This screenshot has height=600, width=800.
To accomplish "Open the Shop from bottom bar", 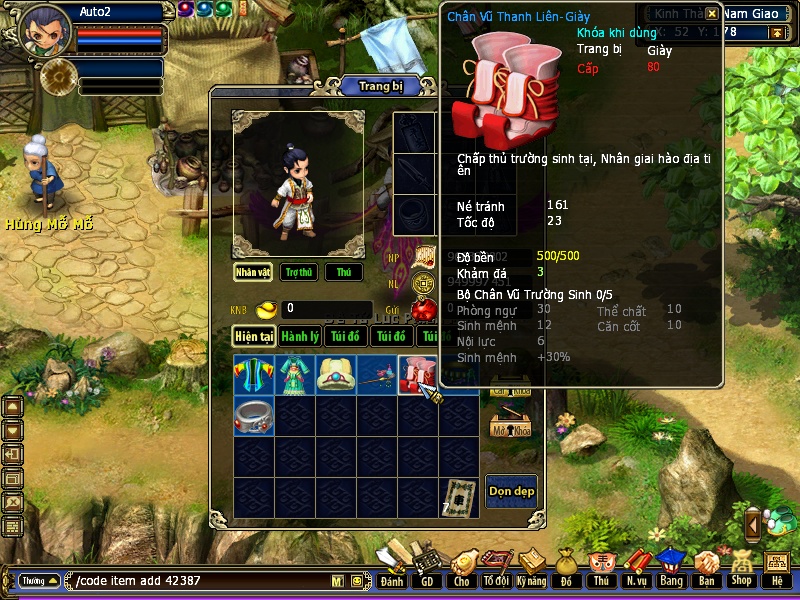I will (x=741, y=567).
